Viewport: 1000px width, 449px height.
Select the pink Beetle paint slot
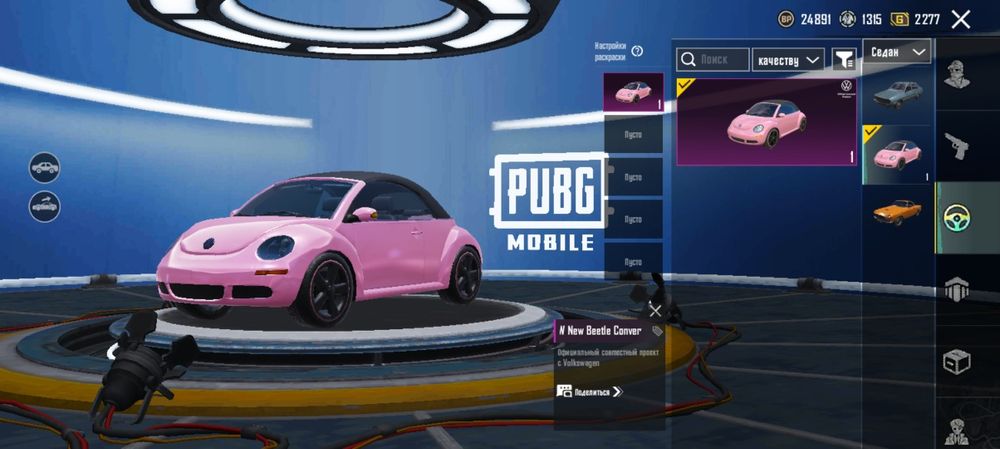pyautogui.click(x=633, y=93)
